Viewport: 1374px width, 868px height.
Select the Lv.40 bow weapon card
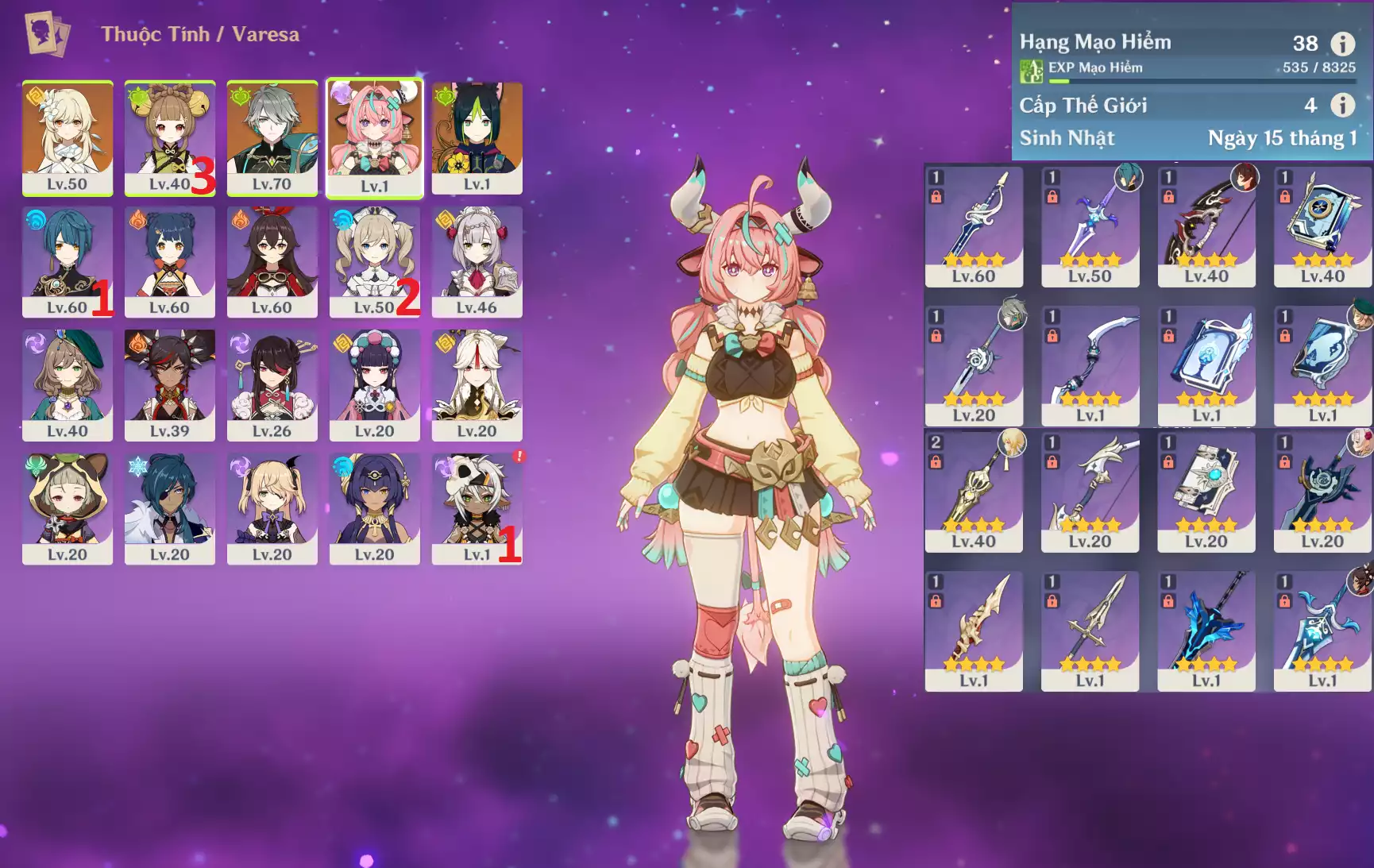(1206, 226)
